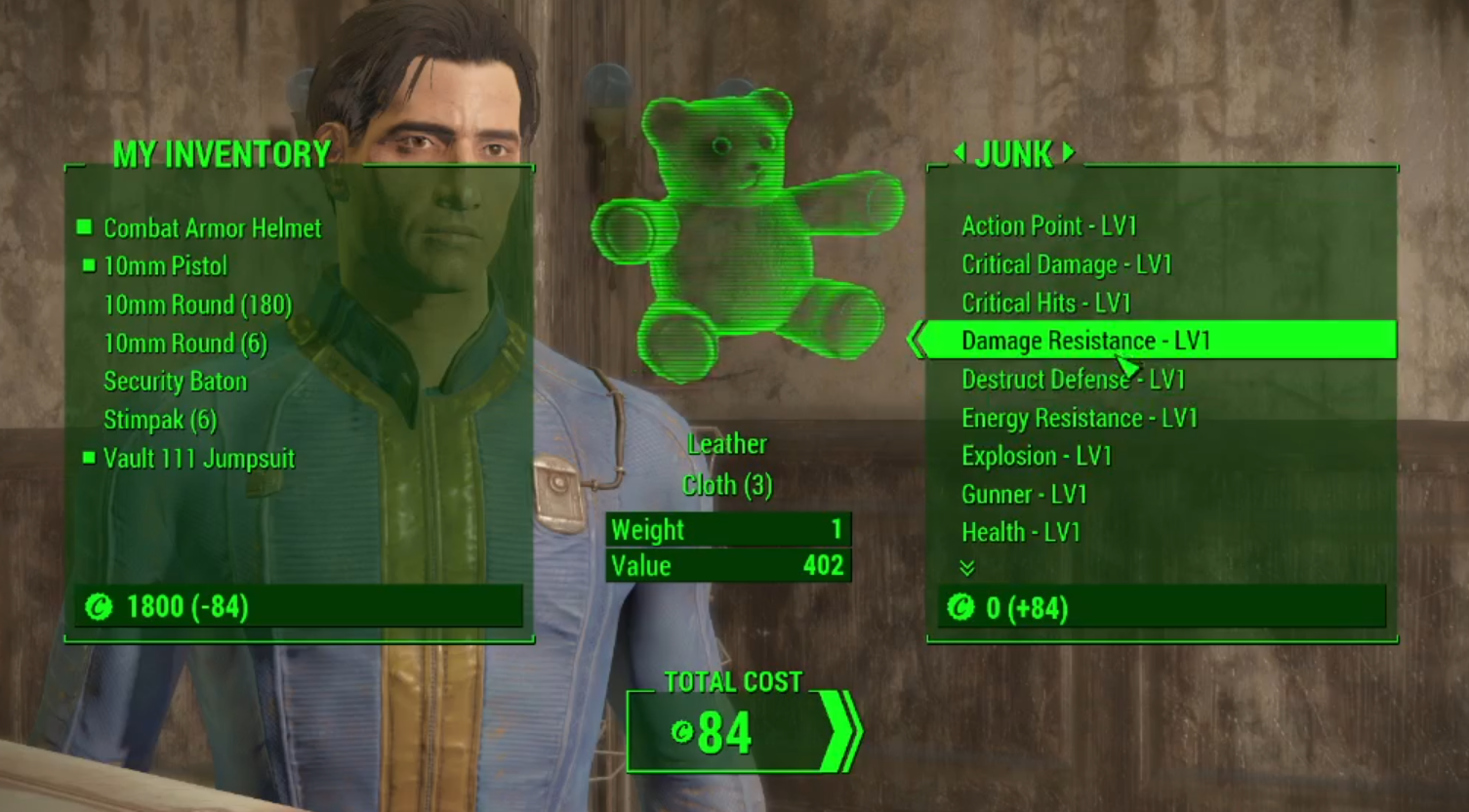Screen dimensions: 1469x812
Task: Pick Gunner - LV1 entry
Action: coord(1024,494)
